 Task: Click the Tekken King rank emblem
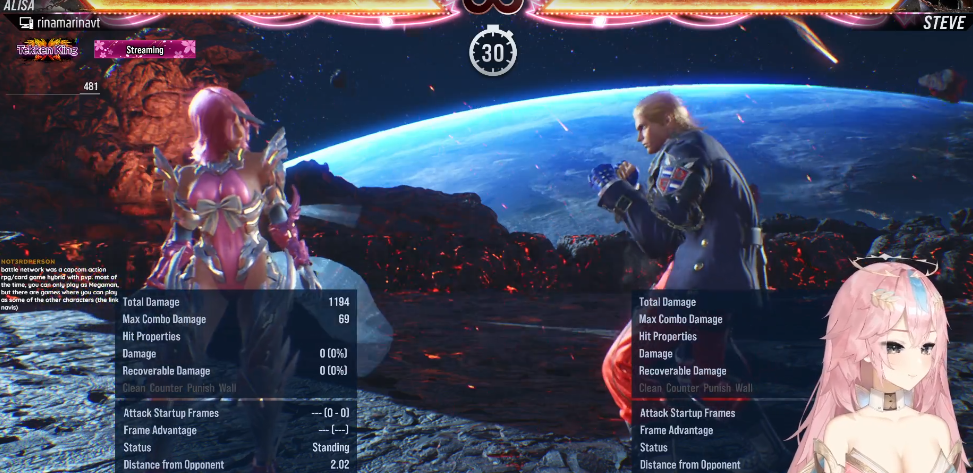[45, 49]
